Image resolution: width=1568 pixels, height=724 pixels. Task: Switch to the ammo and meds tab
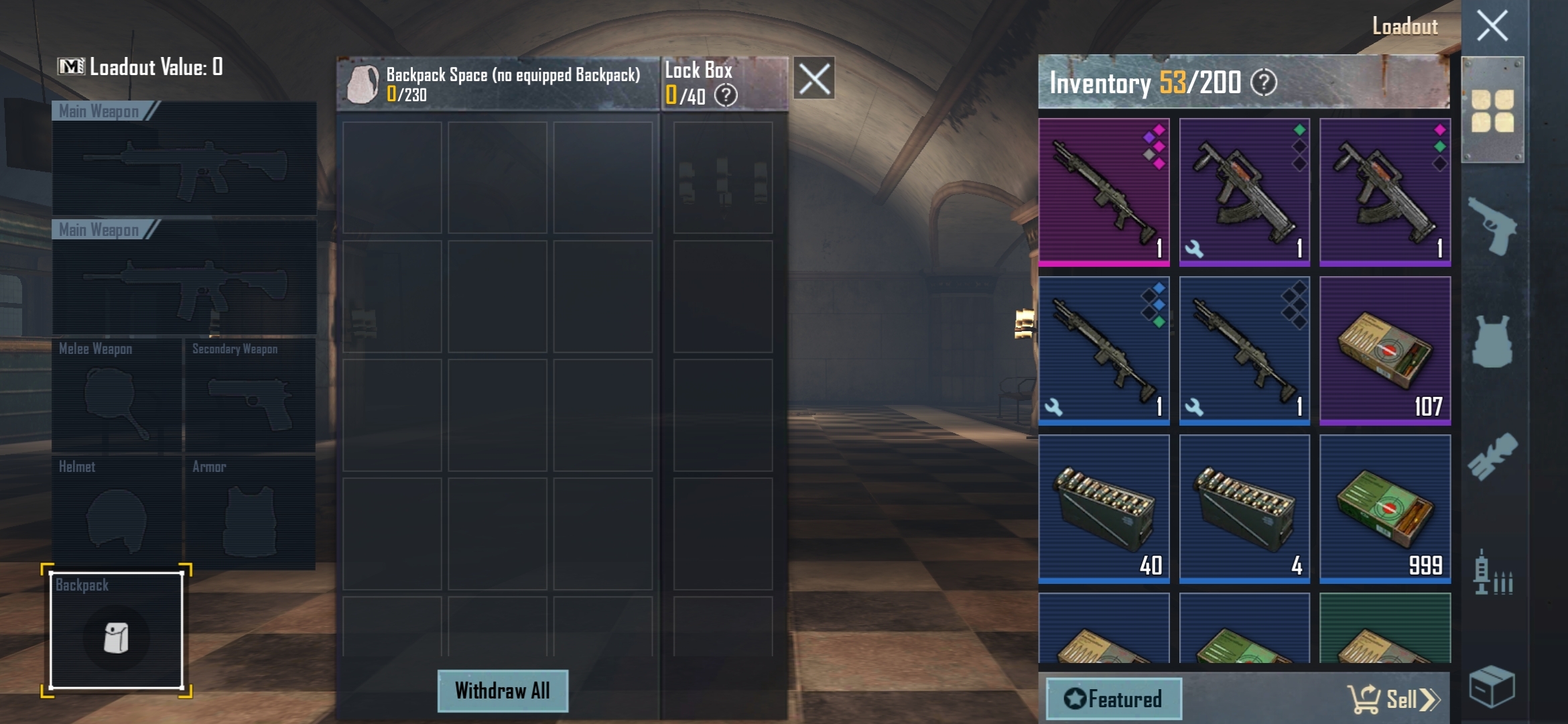[x=1492, y=573]
